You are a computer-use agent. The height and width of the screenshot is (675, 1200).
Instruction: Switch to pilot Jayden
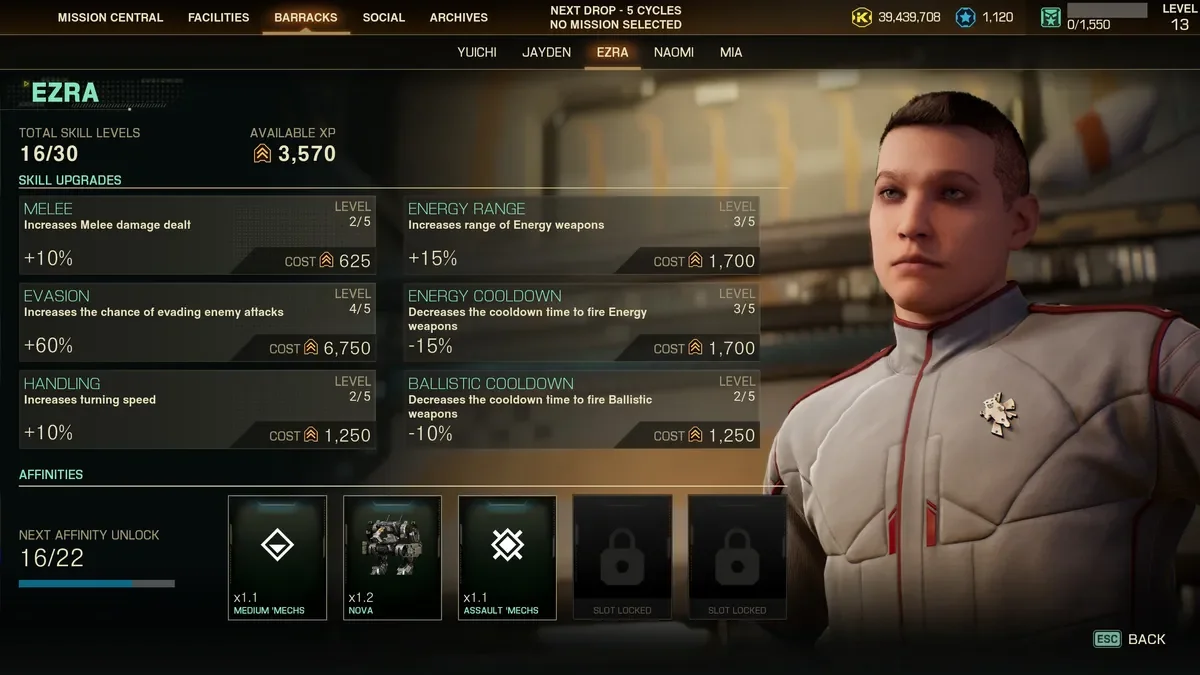546,52
